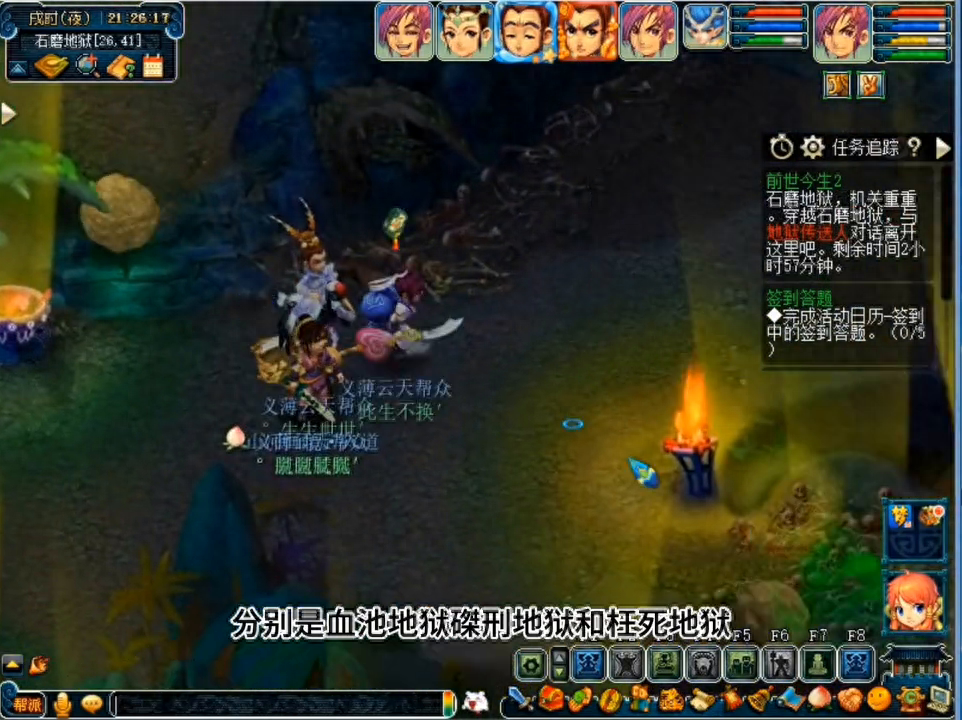Open the 帮派 chat channel button
The width and height of the screenshot is (962, 720).
[28, 704]
